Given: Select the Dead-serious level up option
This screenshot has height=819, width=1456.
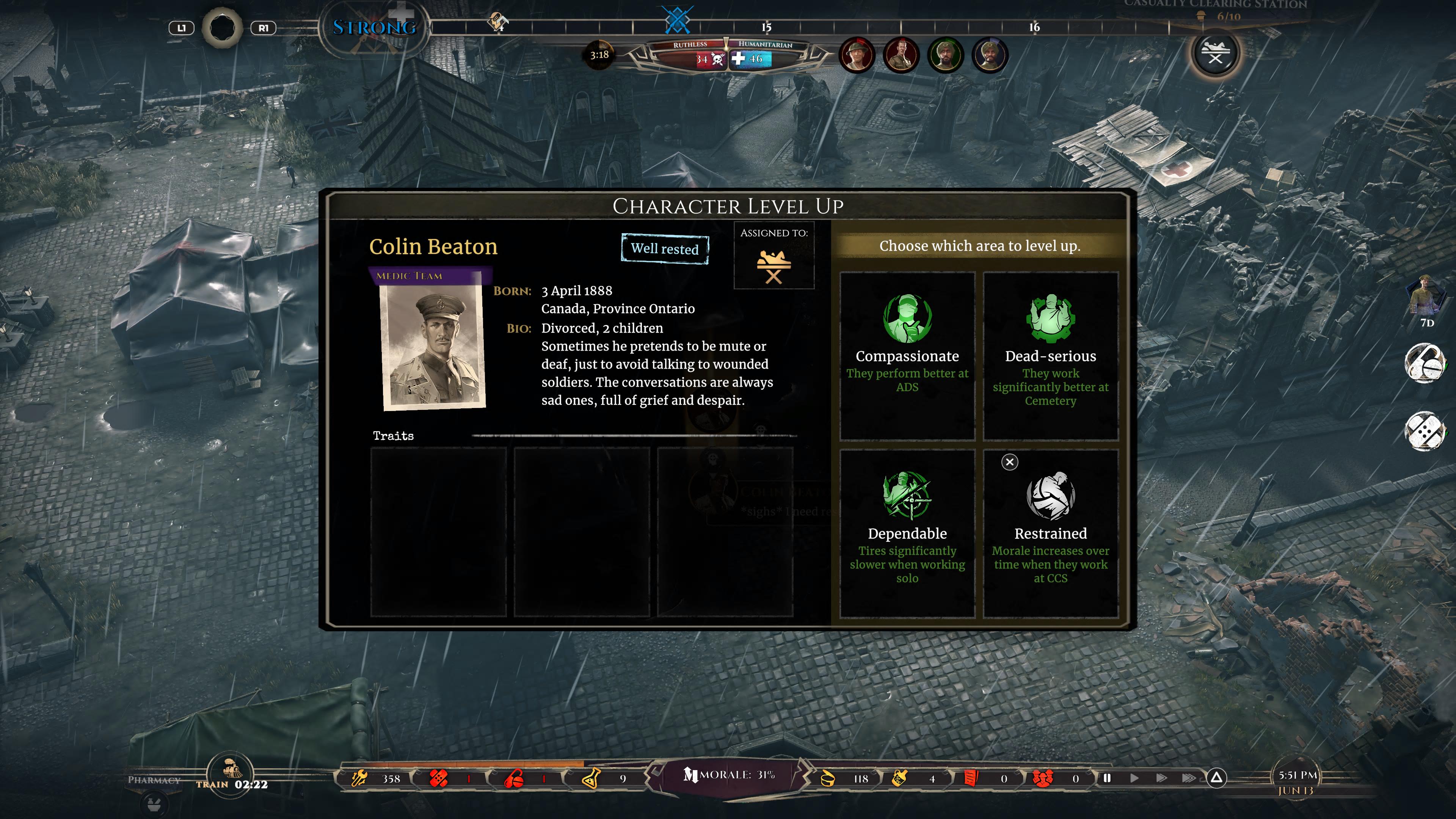Looking at the screenshot, I should pyautogui.click(x=1050, y=356).
